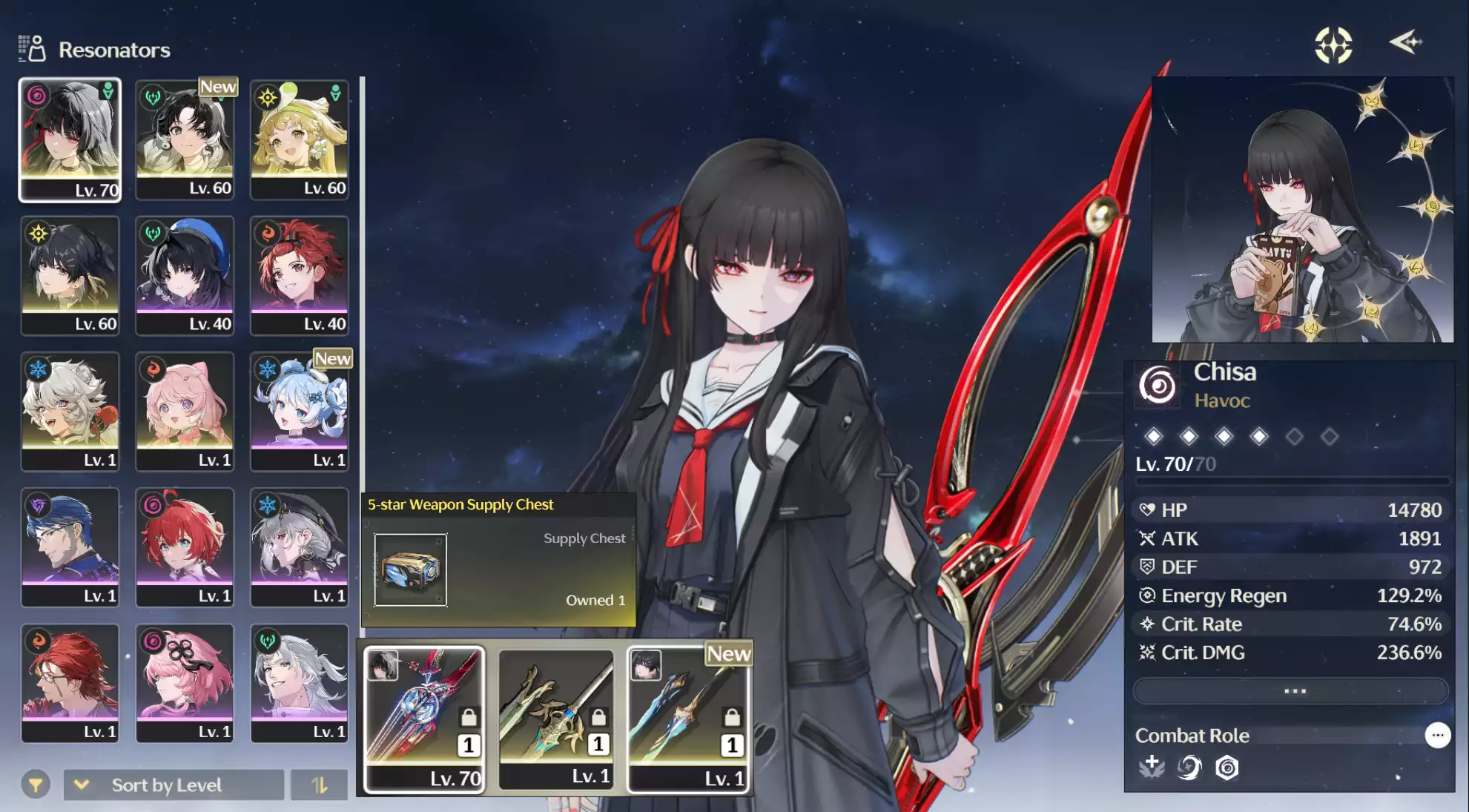Toggle the sort order arrows button
Screen dimensions: 1469x812
320,784
